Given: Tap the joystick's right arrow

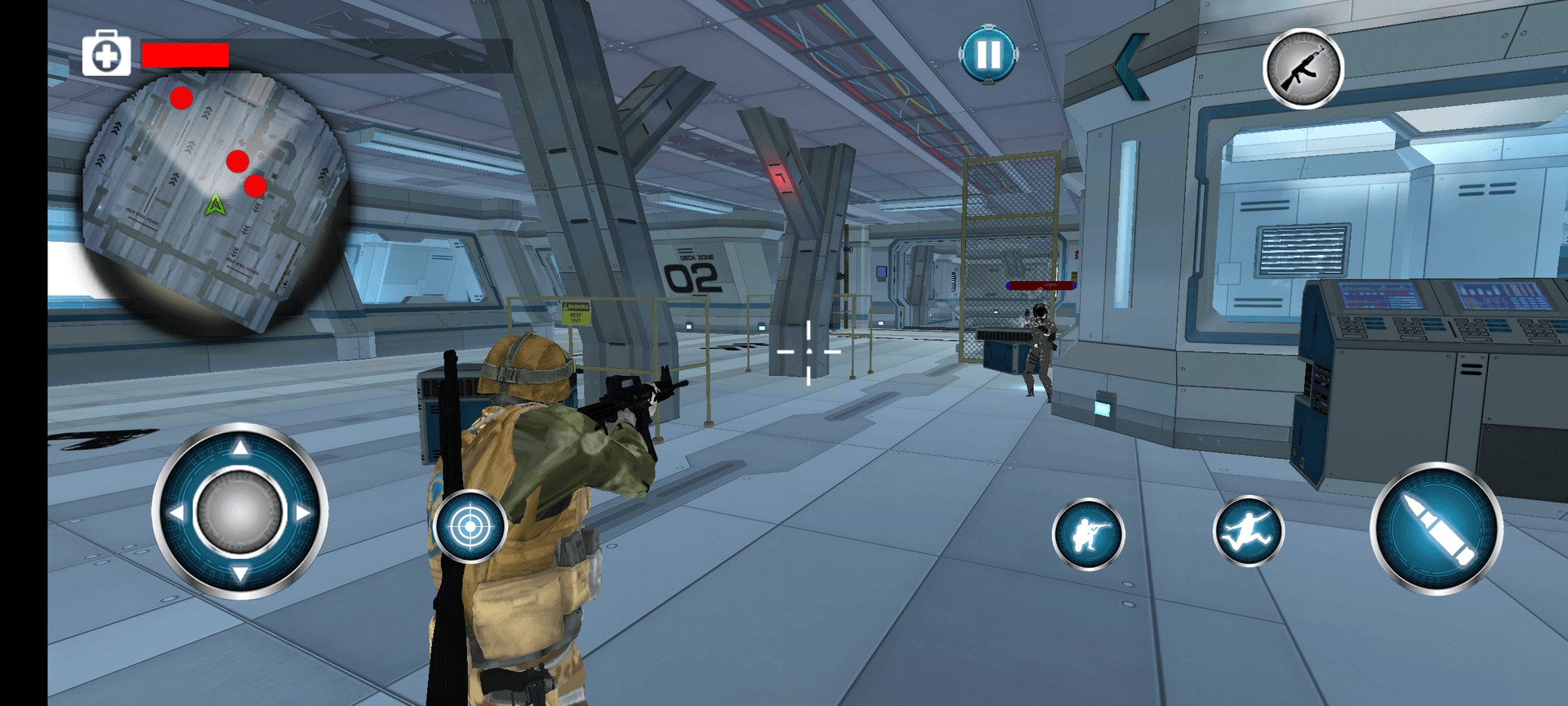Looking at the screenshot, I should pyautogui.click(x=304, y=513).
